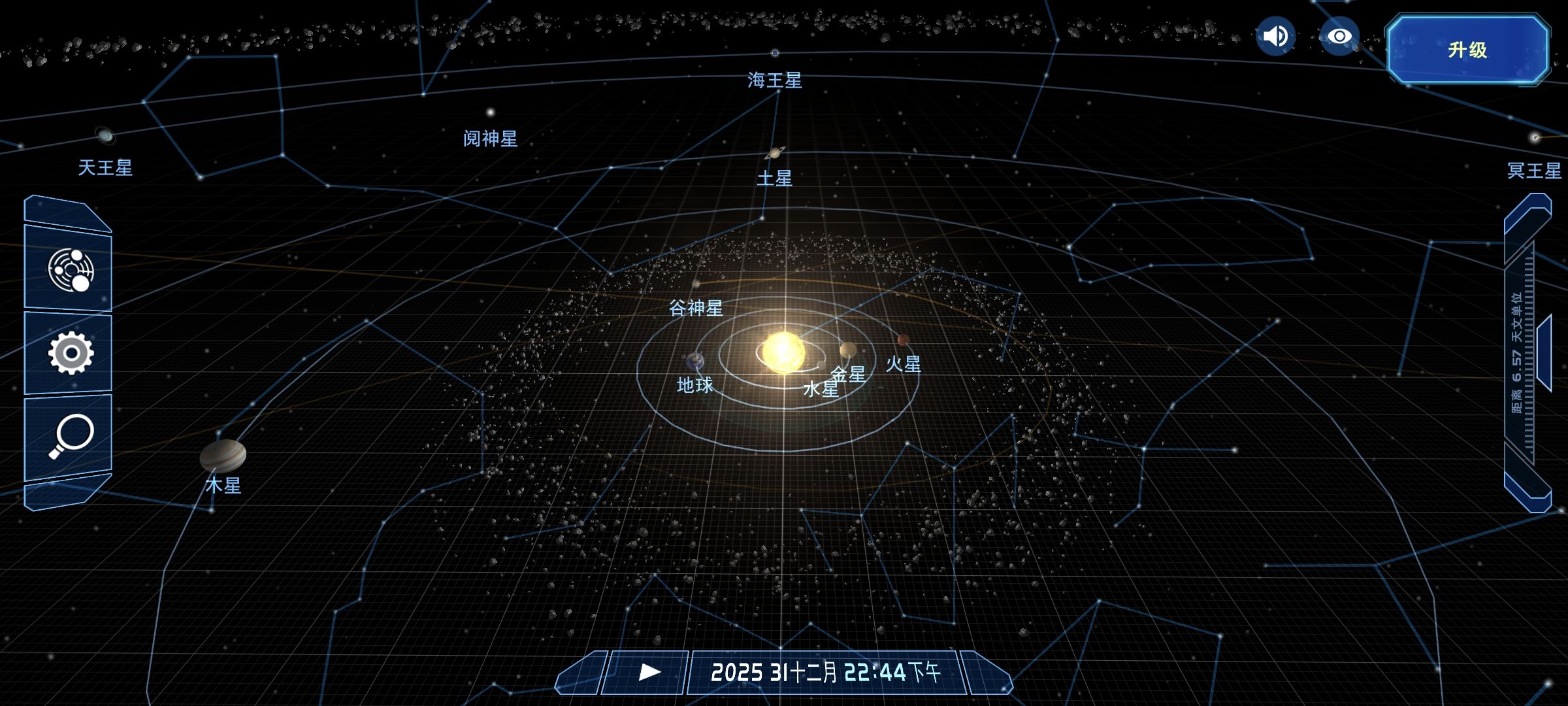
Task: Select the 天王星 planet label
Action: click(105, 168)
